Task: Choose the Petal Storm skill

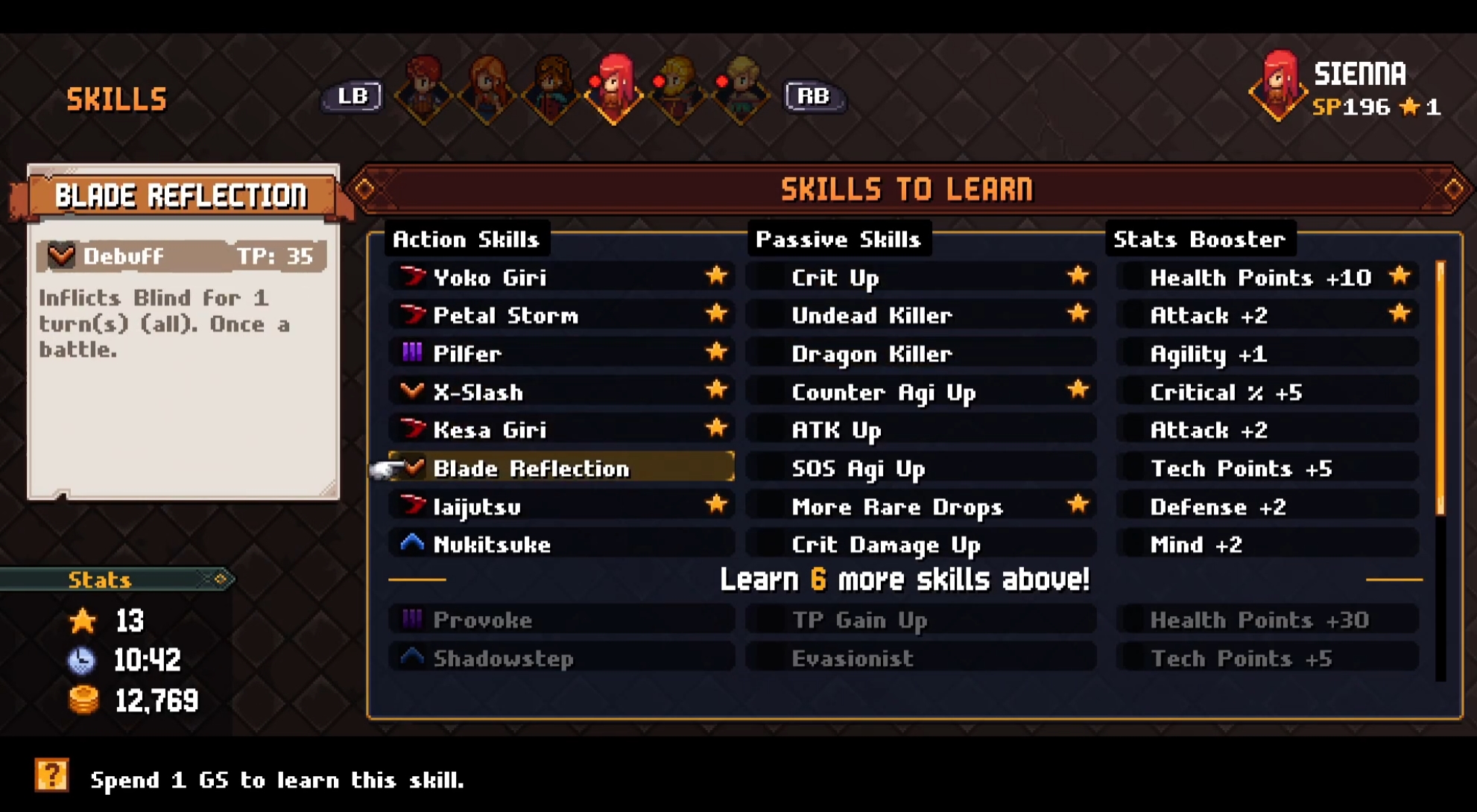Action: point(559,315)
